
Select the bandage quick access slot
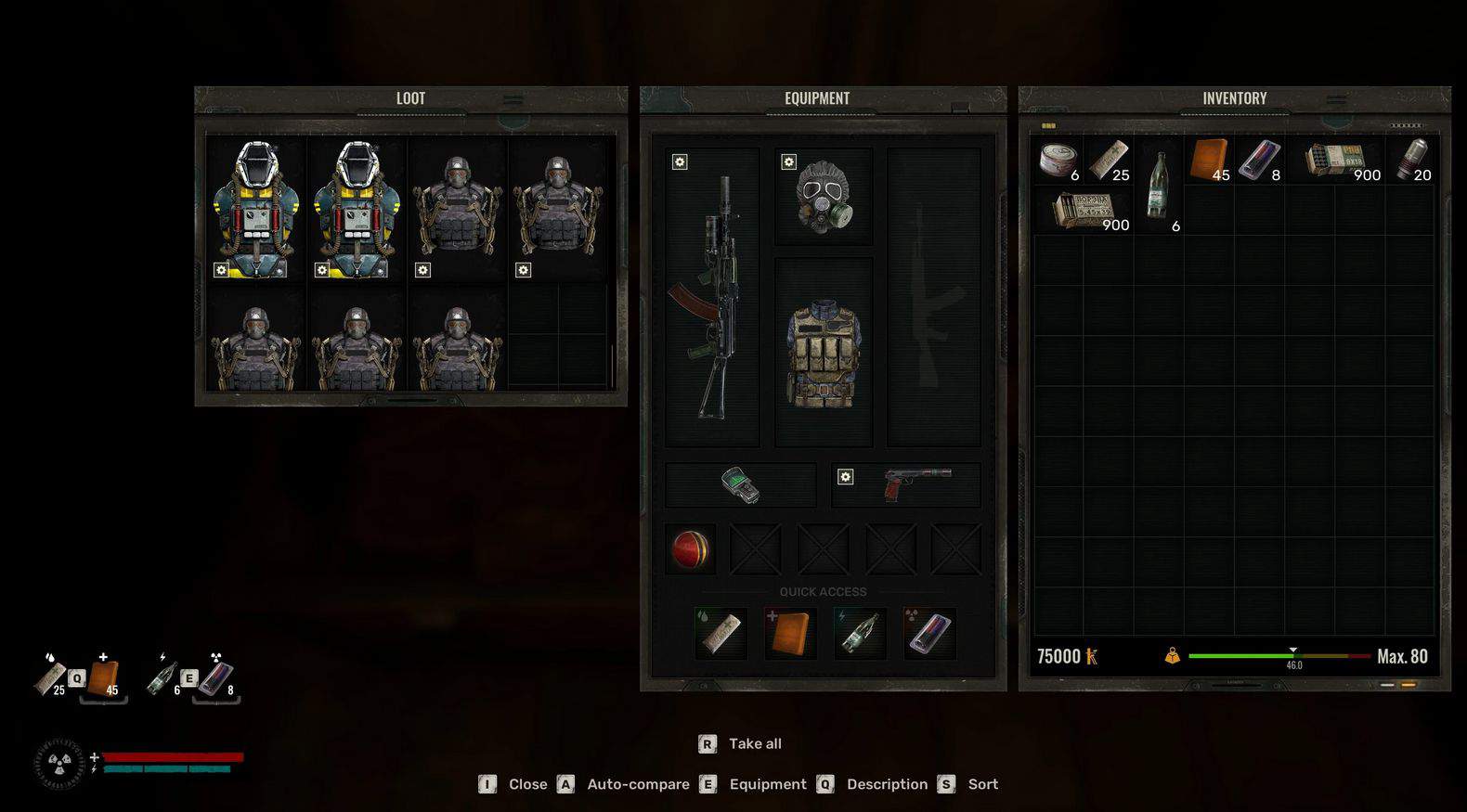click(721, 634)
